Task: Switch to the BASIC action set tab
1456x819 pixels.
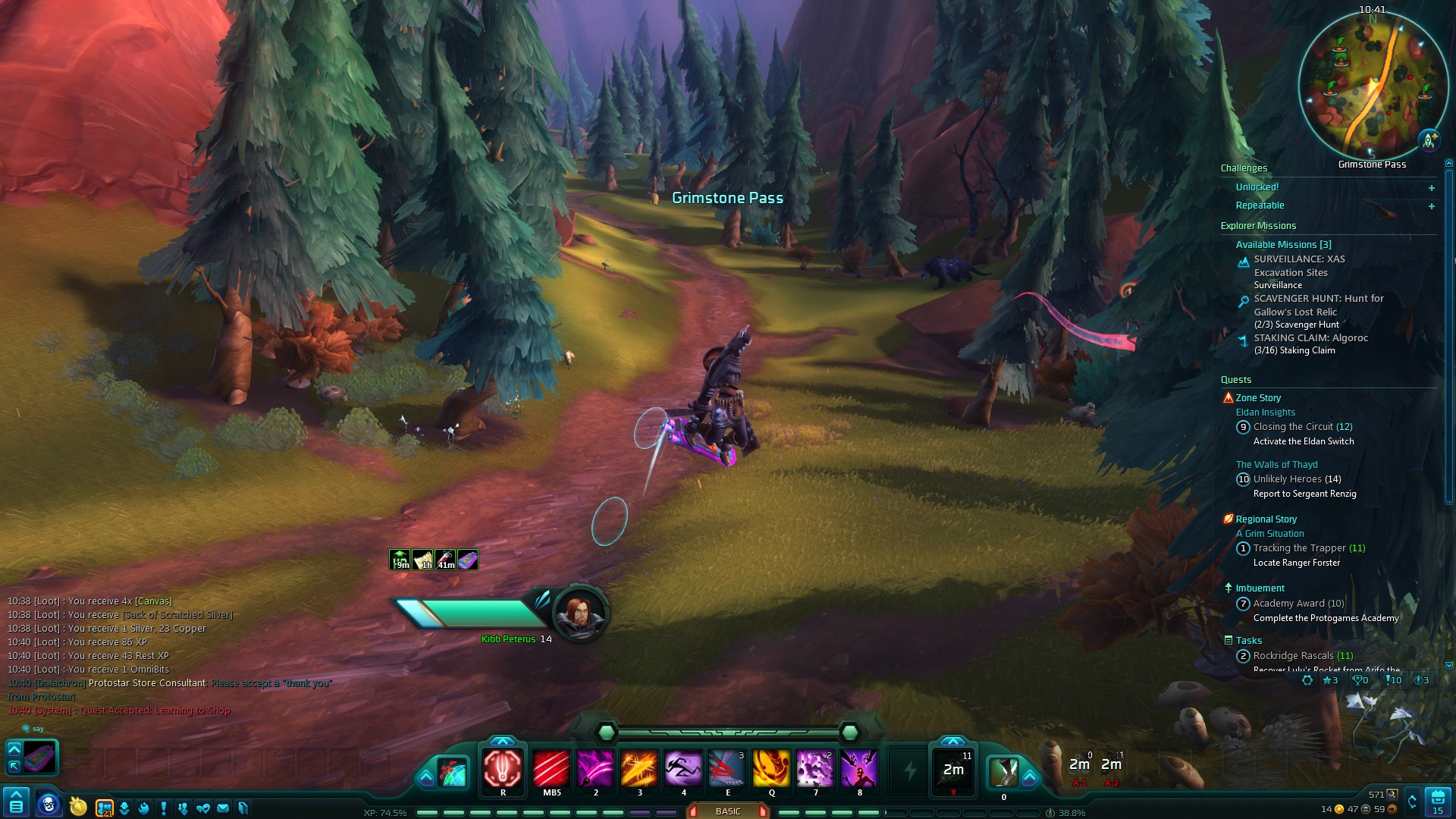Action: point(727,811)
